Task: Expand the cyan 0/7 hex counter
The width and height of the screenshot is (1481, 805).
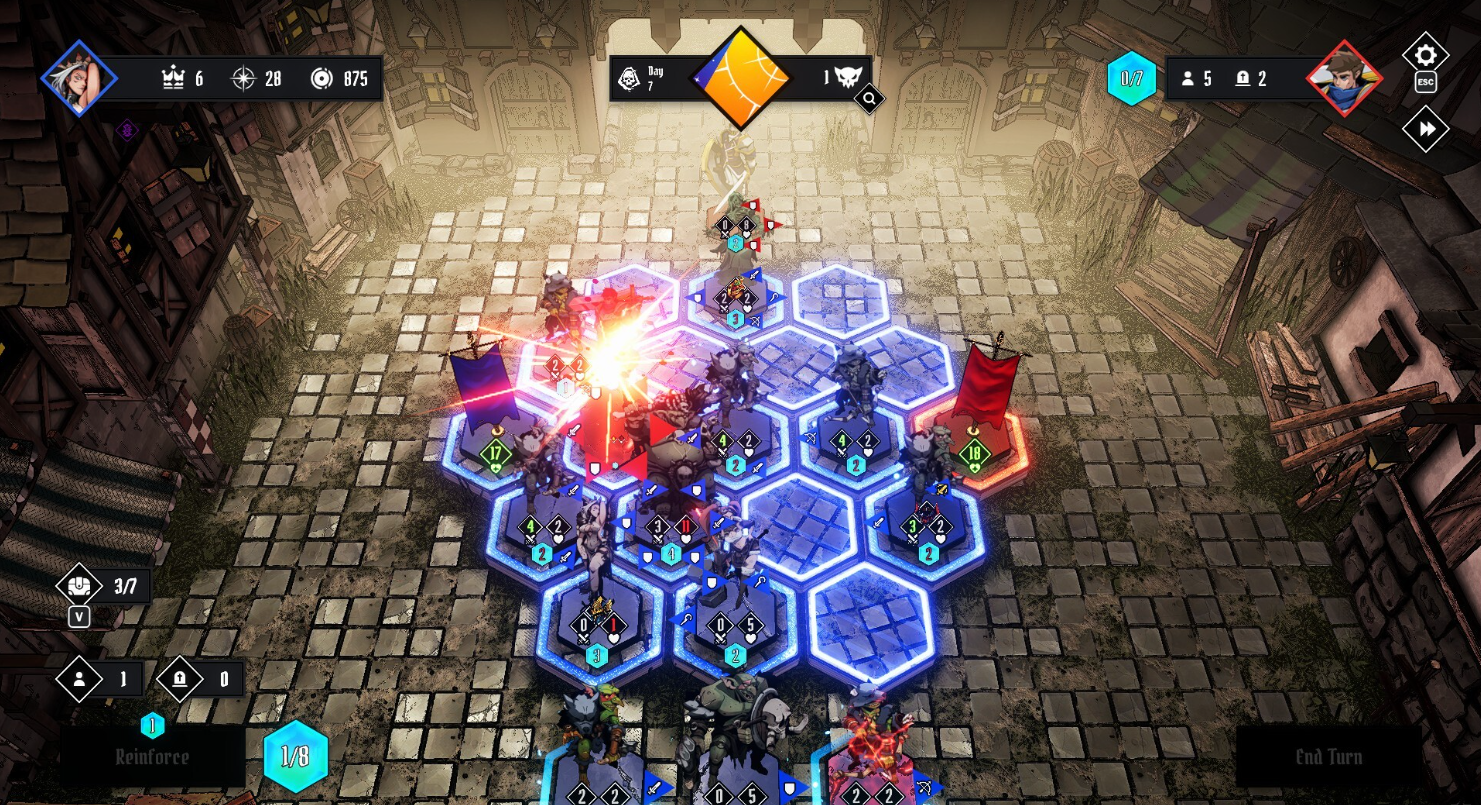Action: (x=1134, y=77)
